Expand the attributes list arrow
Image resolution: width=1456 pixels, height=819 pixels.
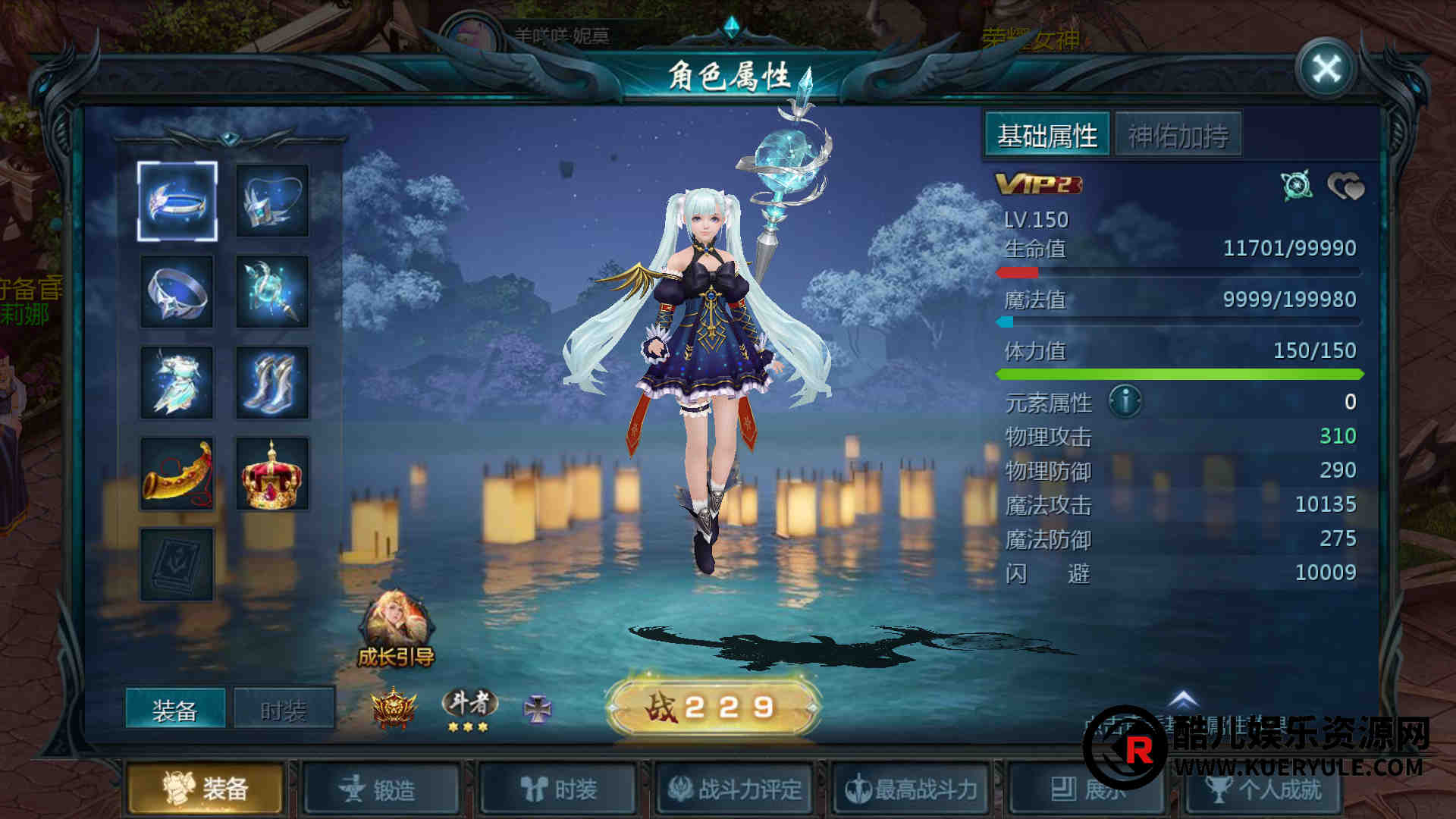[x=1183, y=699]
